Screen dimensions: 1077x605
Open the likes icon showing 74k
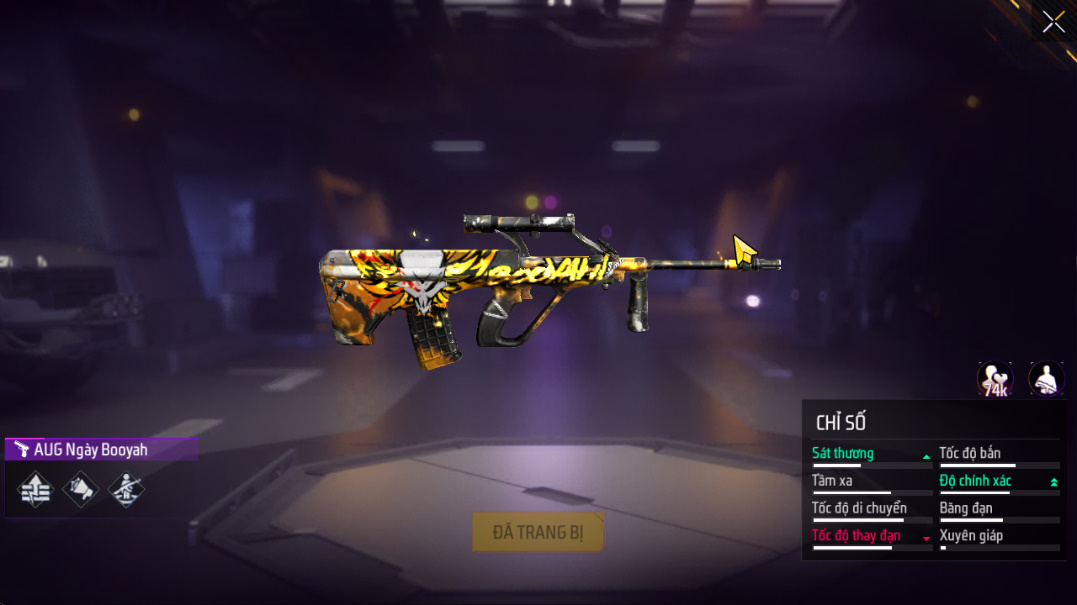(995, 379)
